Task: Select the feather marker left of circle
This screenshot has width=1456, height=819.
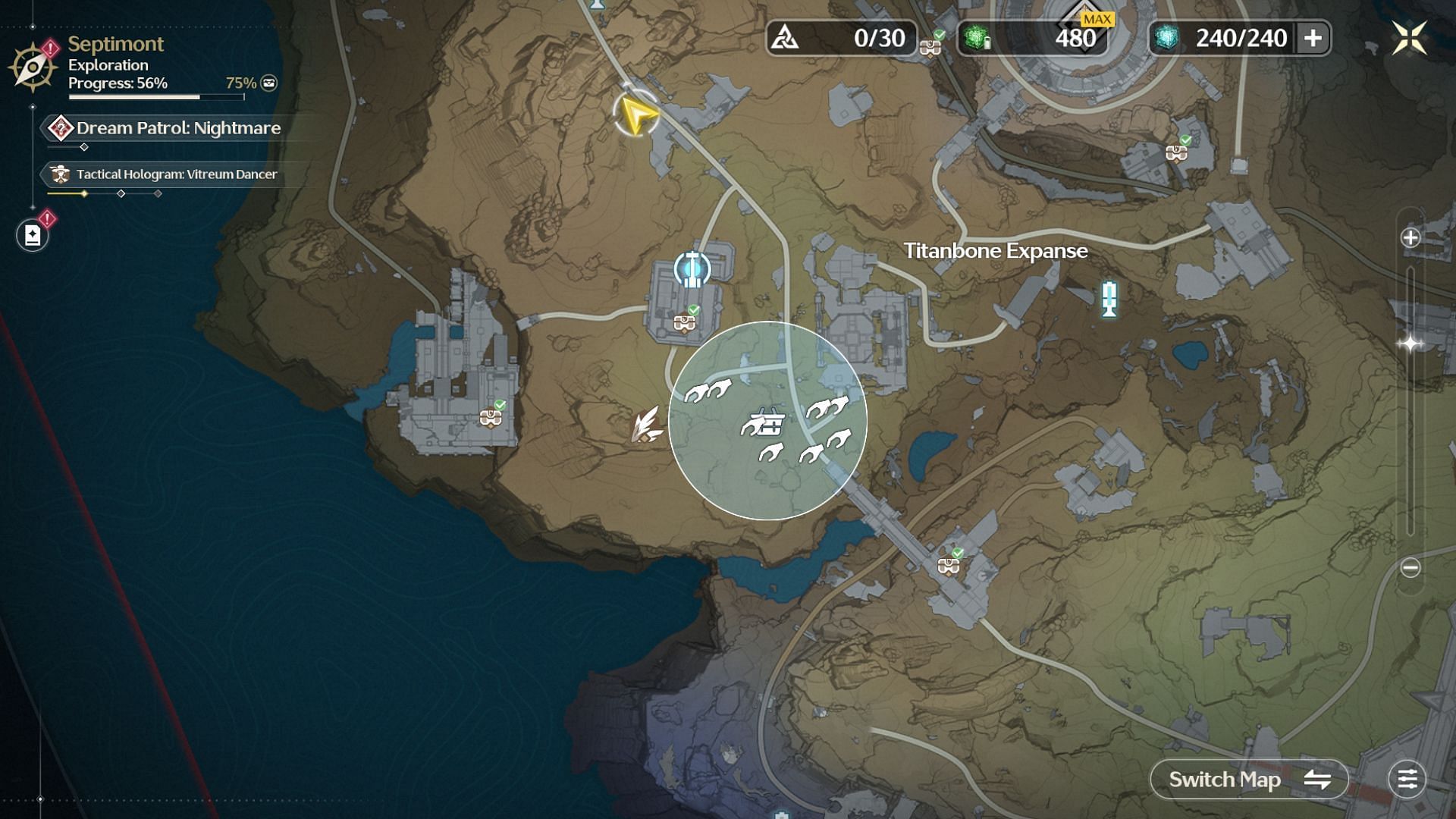Action: coord(646,425)
